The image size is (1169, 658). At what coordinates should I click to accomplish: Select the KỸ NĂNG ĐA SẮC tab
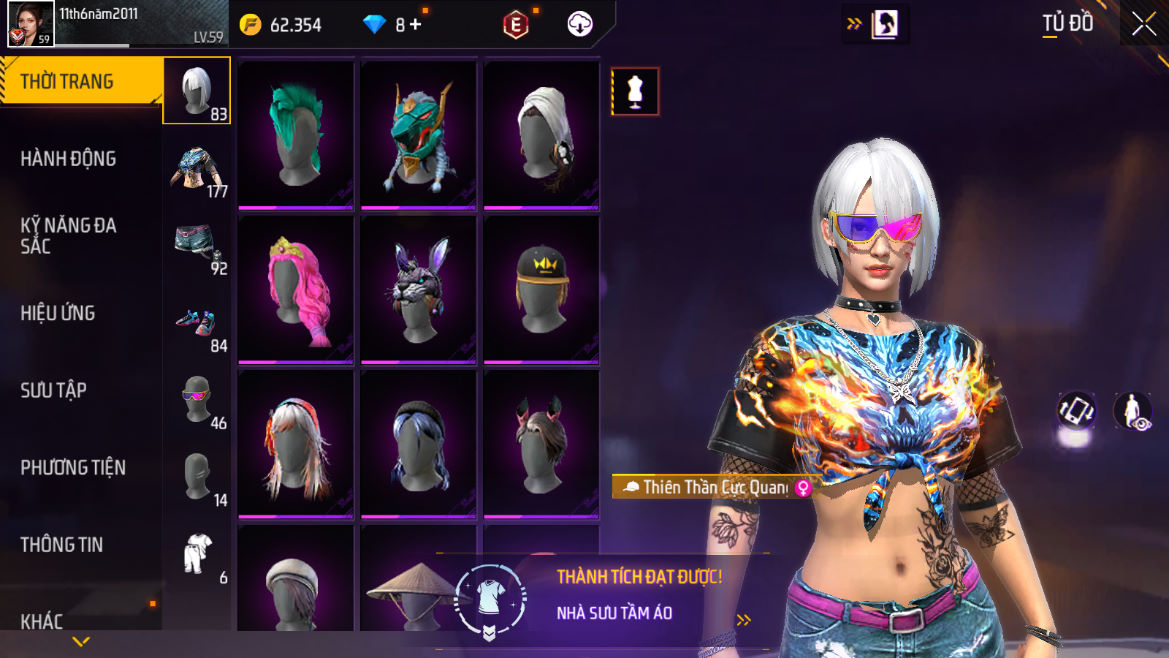[x=68, y=235]
